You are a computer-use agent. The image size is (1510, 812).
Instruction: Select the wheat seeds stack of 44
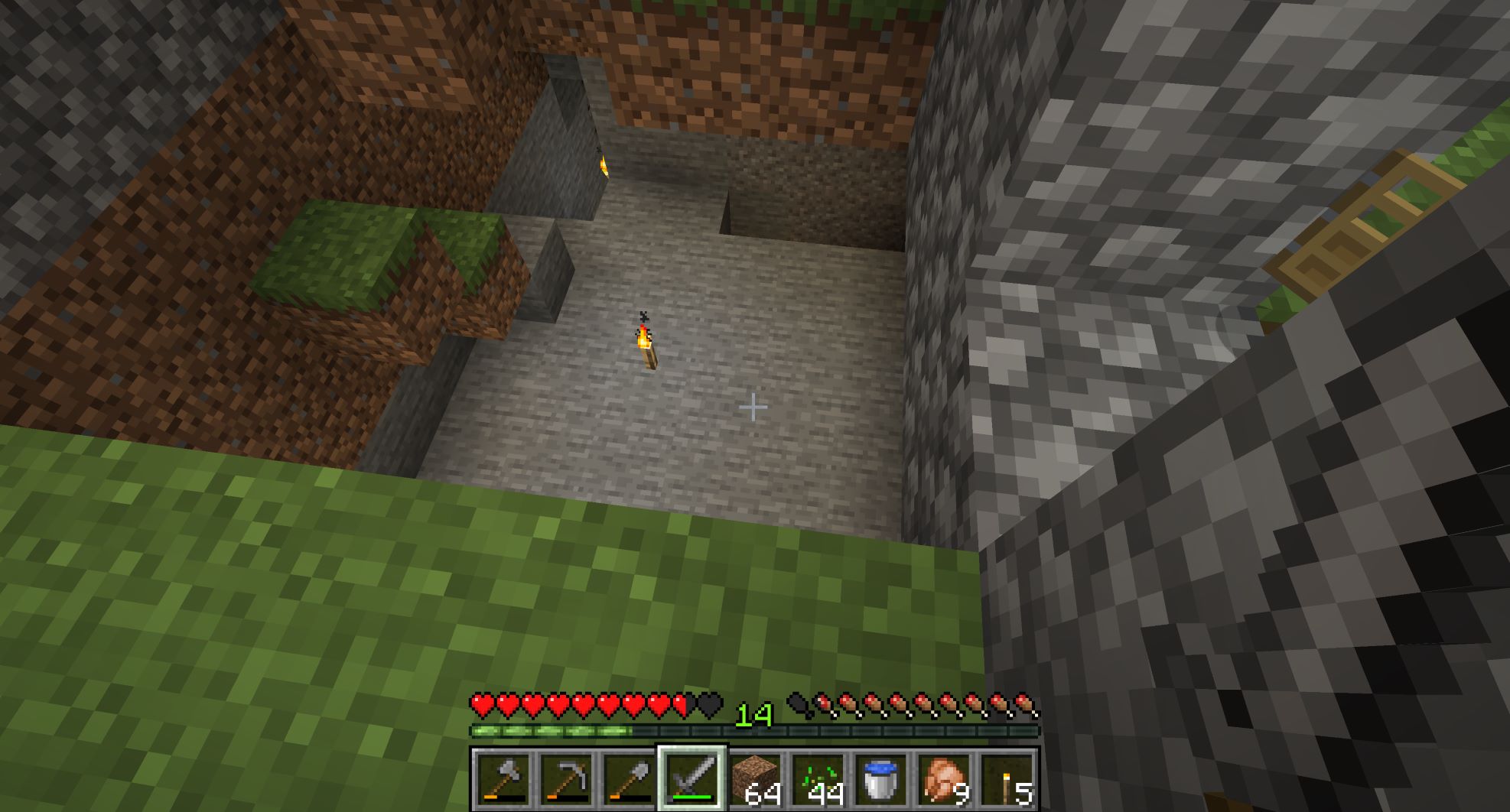point(817,779)
